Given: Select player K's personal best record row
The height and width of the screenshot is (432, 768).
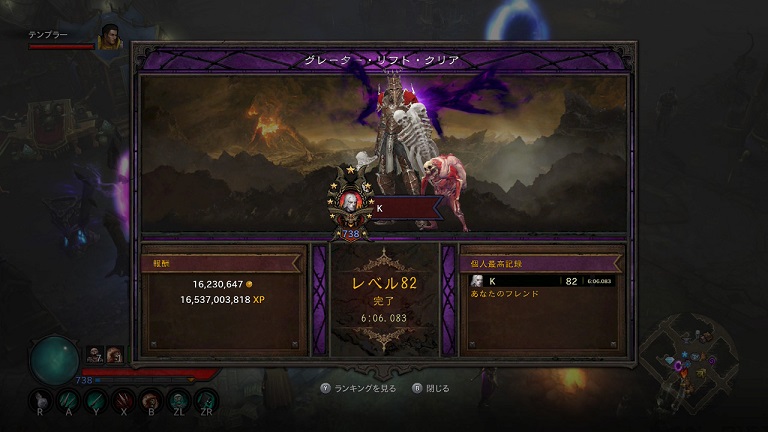Looking at the screenshot, I should point(542,281).
